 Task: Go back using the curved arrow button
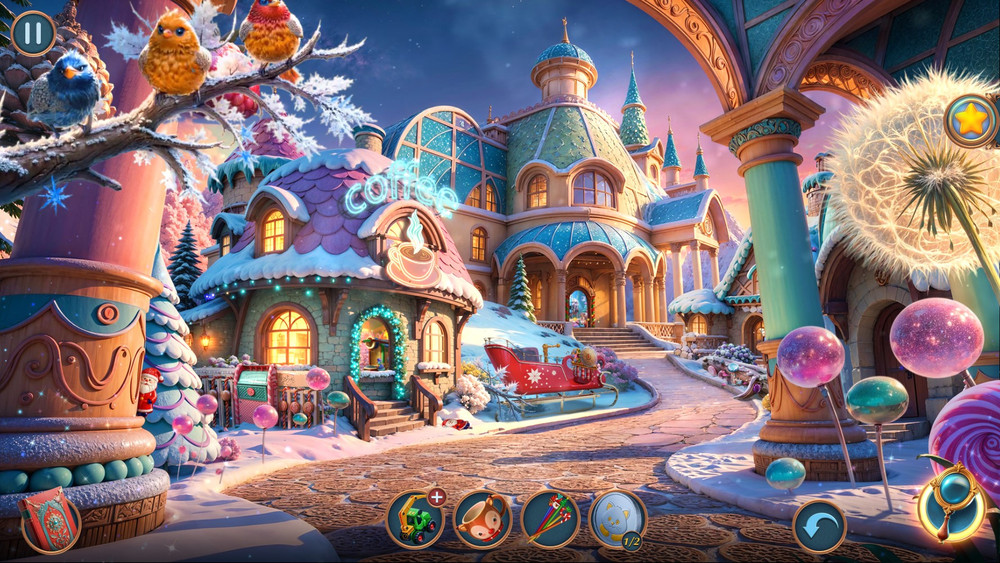coord(819,526)
